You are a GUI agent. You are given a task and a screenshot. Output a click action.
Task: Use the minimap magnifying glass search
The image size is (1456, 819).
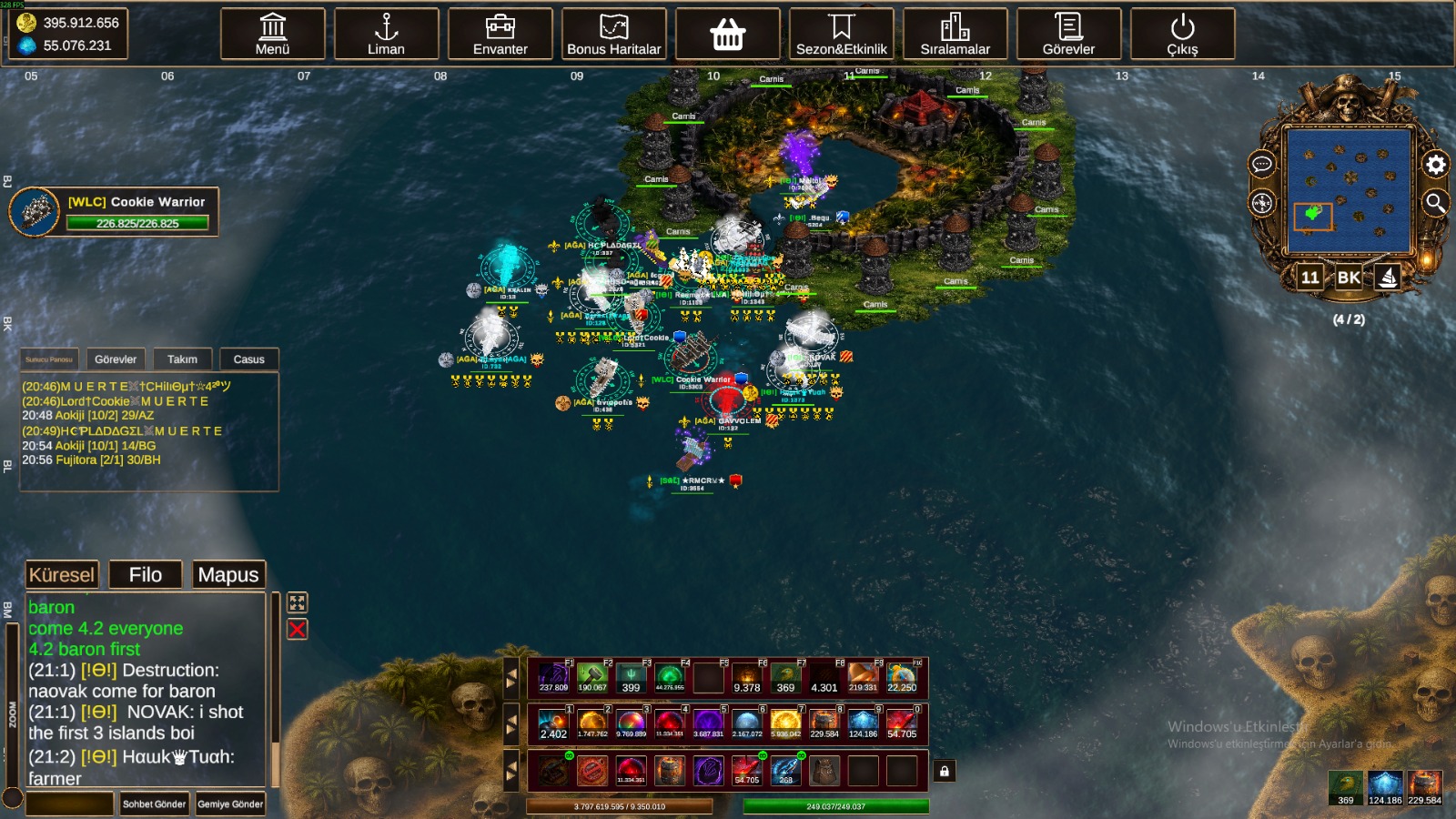click(x=1435, y=203)
